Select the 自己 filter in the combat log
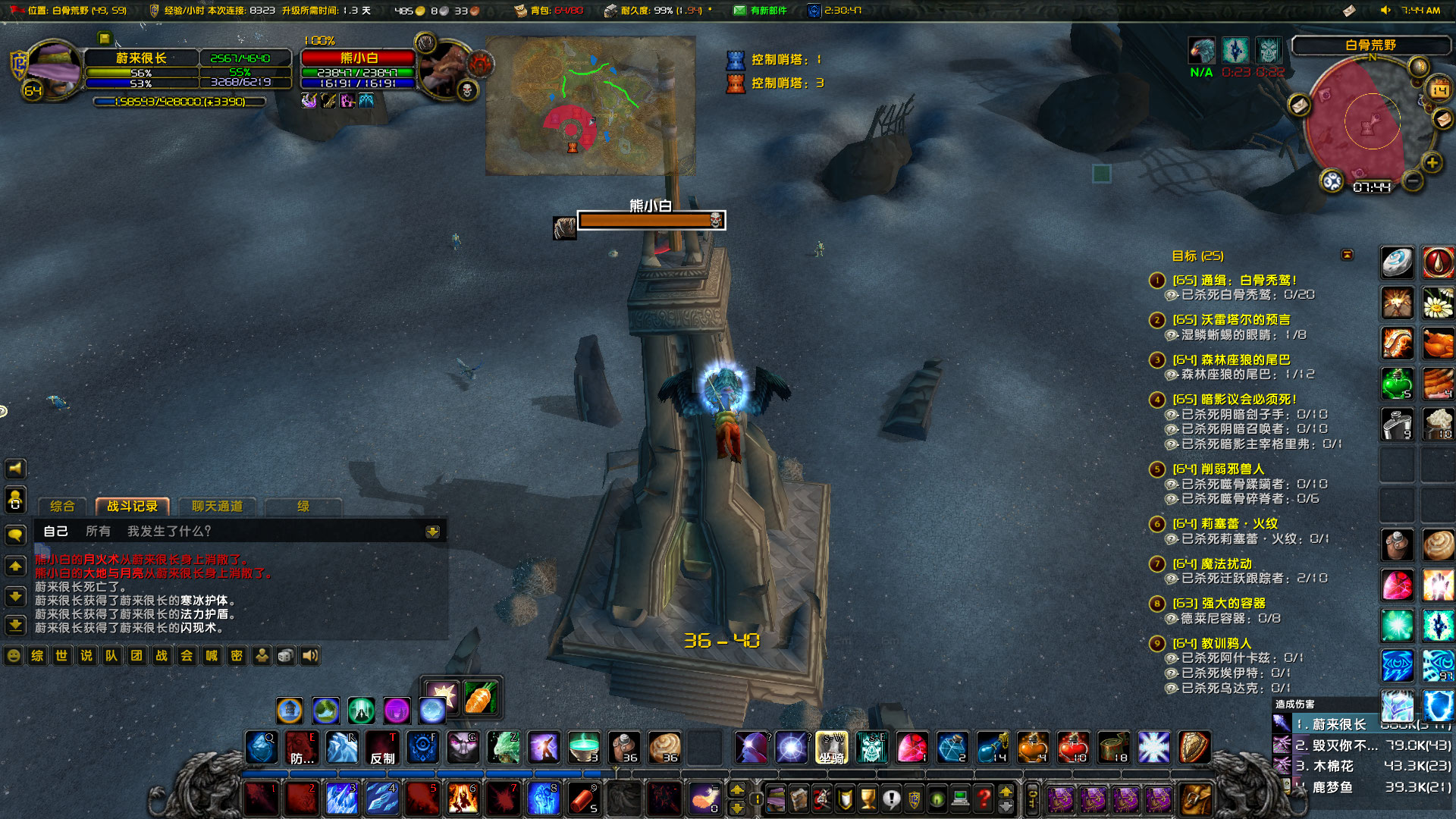Viewport: 1456px width, 819px height. point(56,531)
